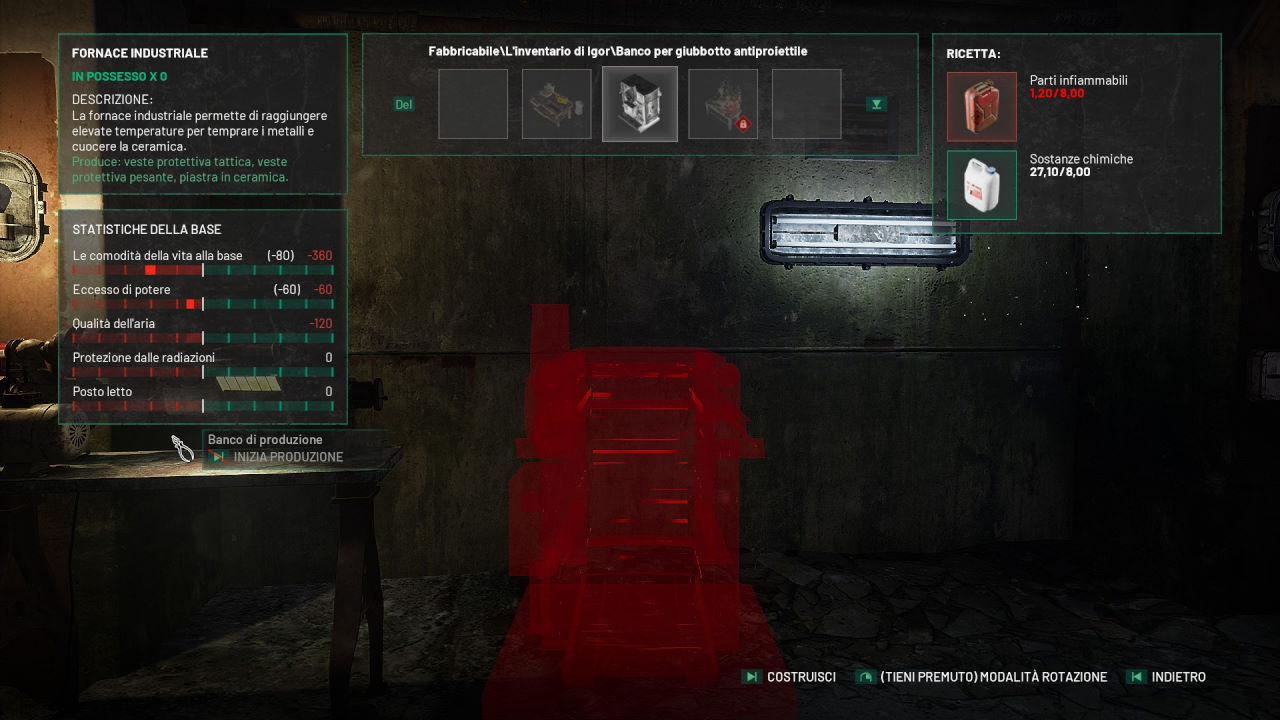Click the red jerrycan Parti infiammabili ingredient
1280x720 pixels.
pos(982,106)
